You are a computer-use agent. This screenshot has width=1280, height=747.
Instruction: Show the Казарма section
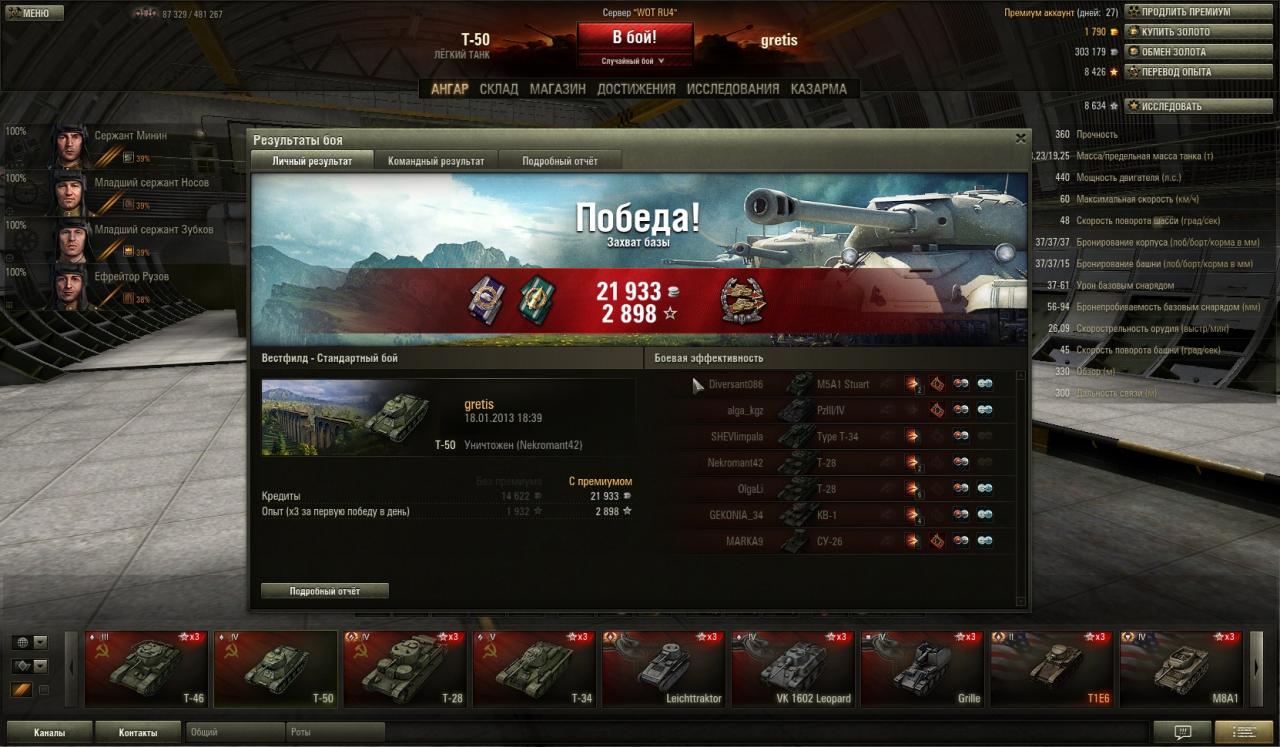tap(818, 89)
